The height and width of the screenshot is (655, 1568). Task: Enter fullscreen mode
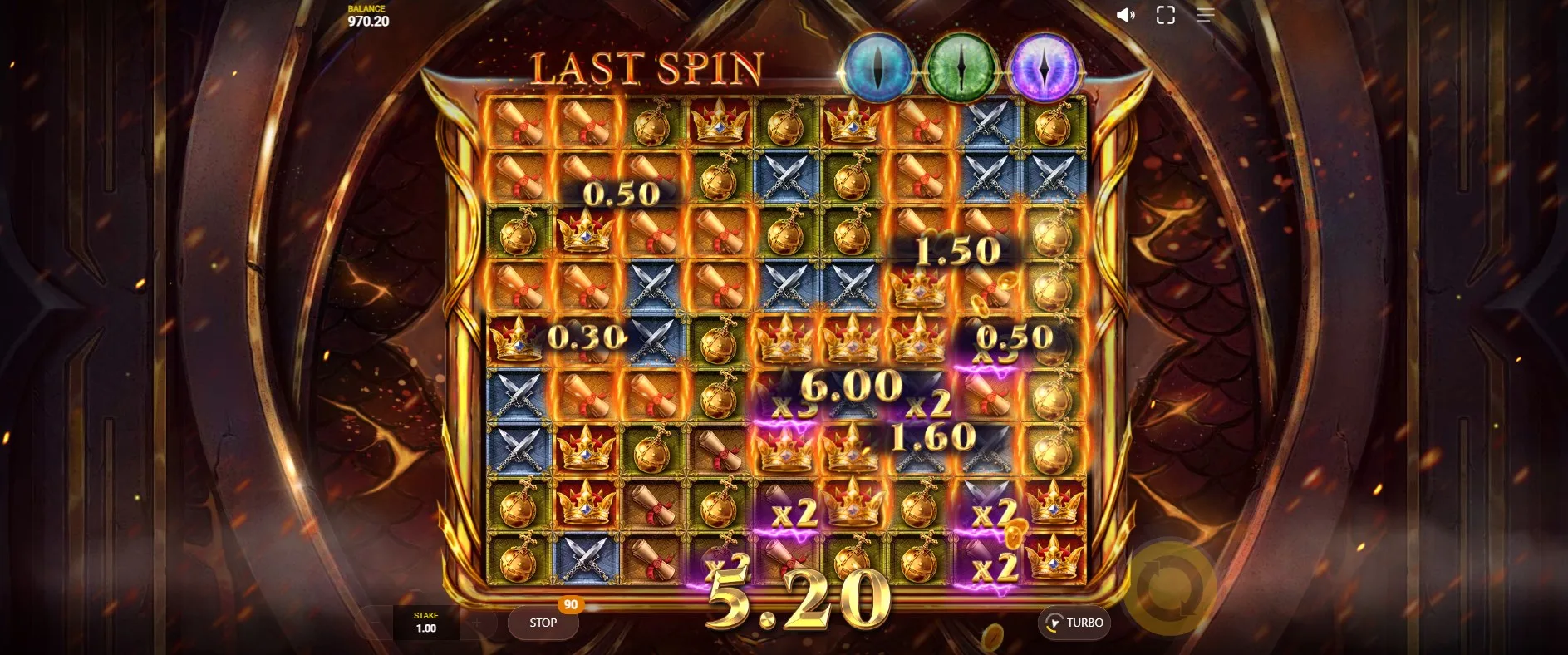(x=1165, y=15)
